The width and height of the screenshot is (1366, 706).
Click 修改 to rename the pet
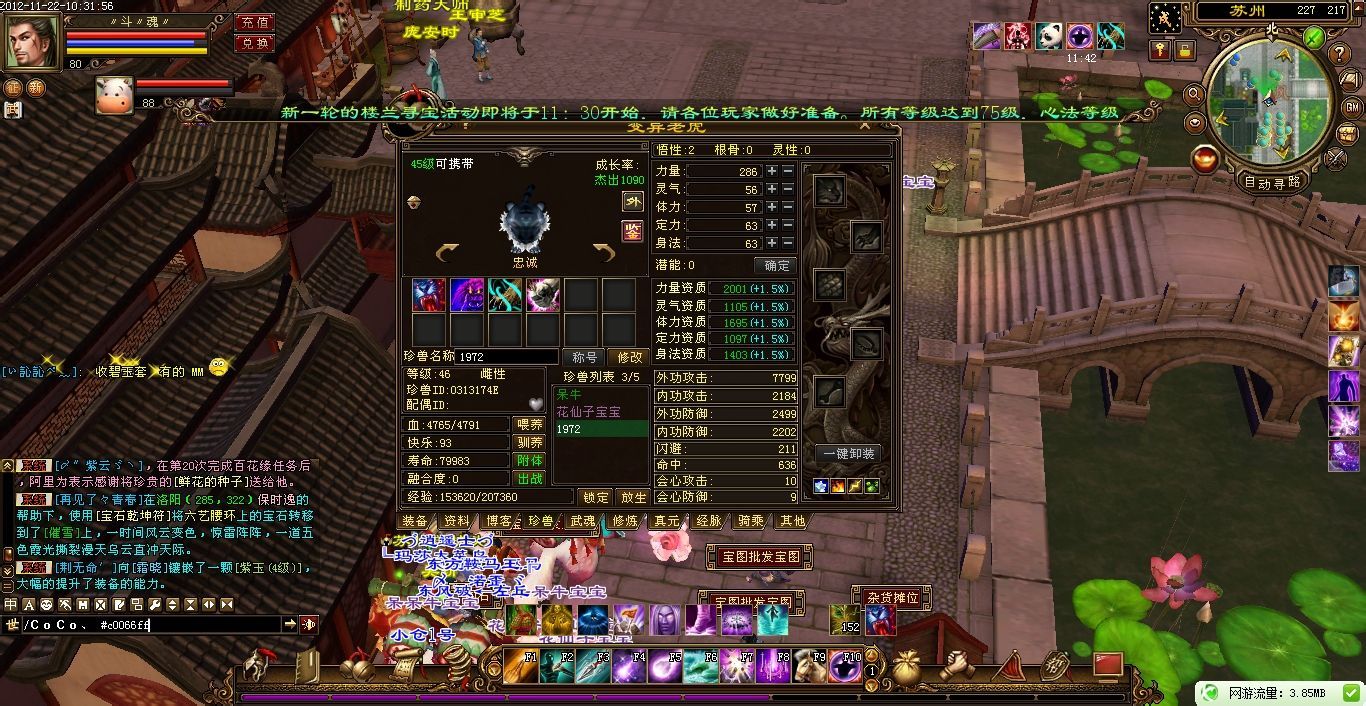point(630,357)
